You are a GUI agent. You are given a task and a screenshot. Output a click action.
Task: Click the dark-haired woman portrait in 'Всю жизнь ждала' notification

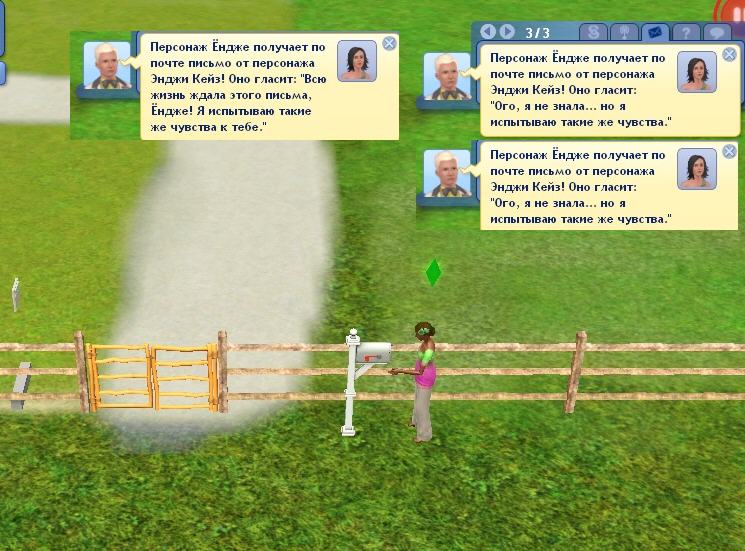tap(357, 61)
